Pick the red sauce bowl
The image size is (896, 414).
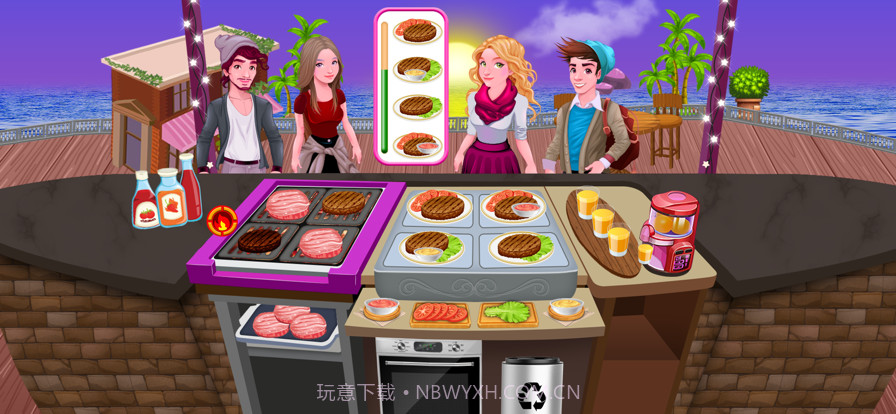click(x=381, y=308)
